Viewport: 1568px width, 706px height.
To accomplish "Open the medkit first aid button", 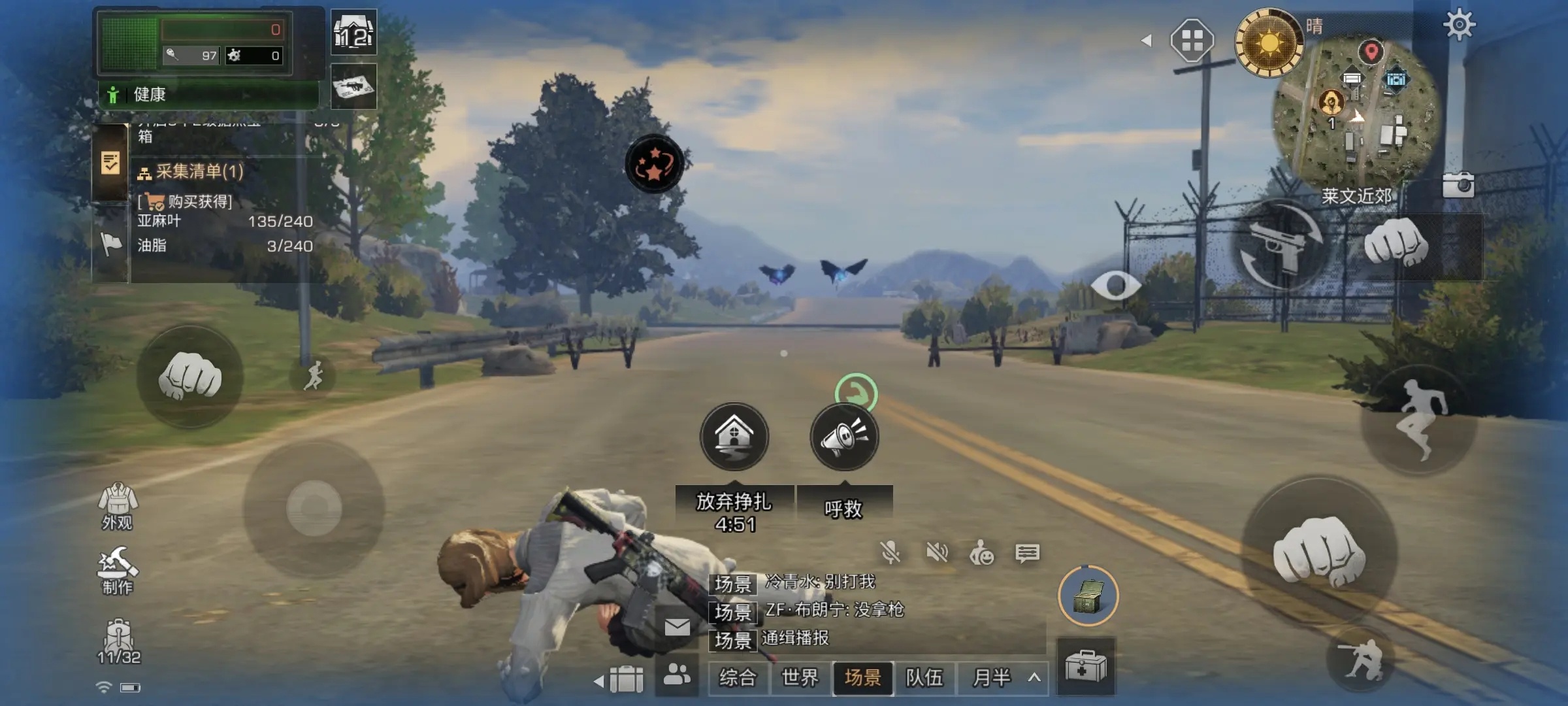I will point(1086,667).
